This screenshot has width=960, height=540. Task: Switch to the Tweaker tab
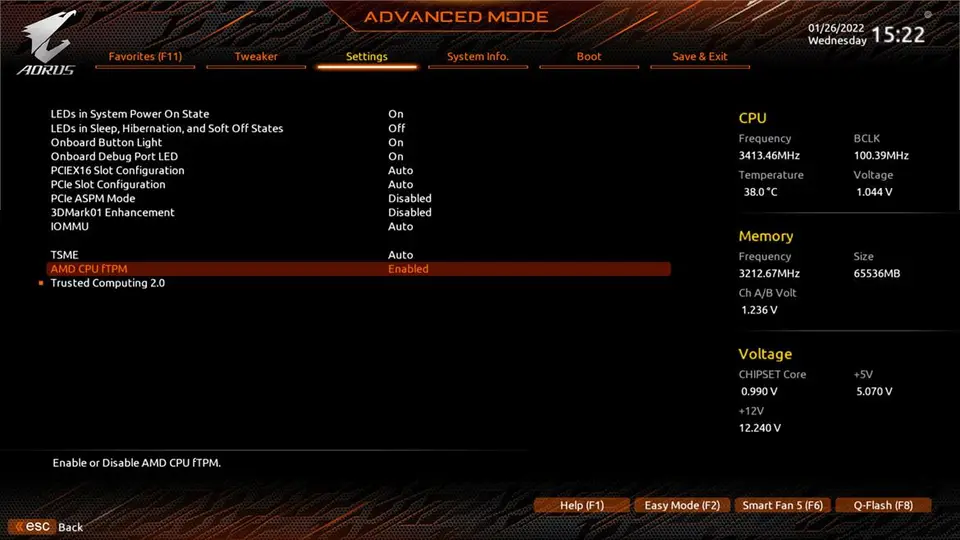pos(256,57)
